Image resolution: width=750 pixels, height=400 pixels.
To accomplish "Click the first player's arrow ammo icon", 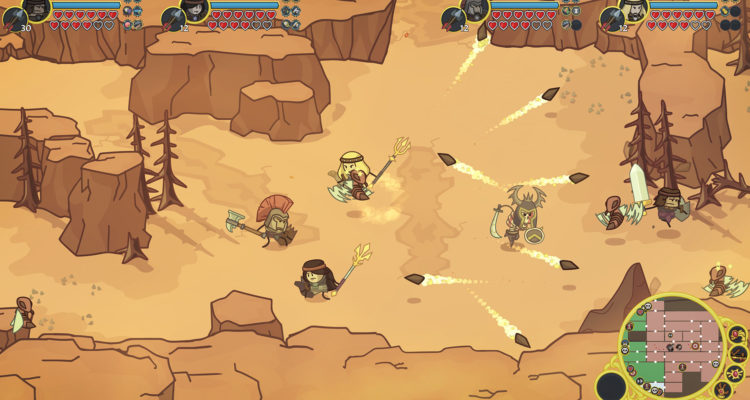I will pyautogui.click(x=14, y=18).
